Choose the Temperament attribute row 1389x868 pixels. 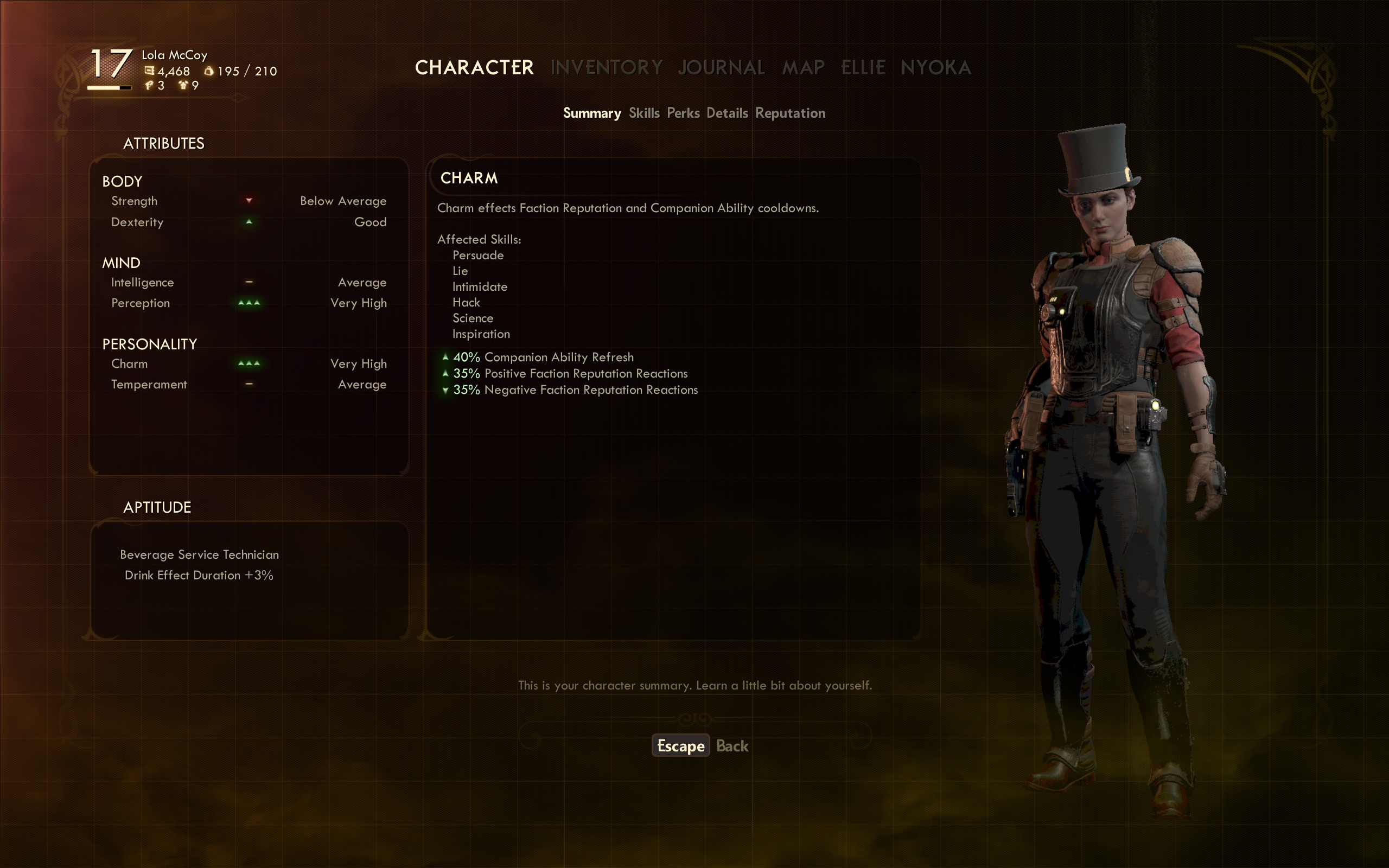pyautogui.click(x=249, y=385)
